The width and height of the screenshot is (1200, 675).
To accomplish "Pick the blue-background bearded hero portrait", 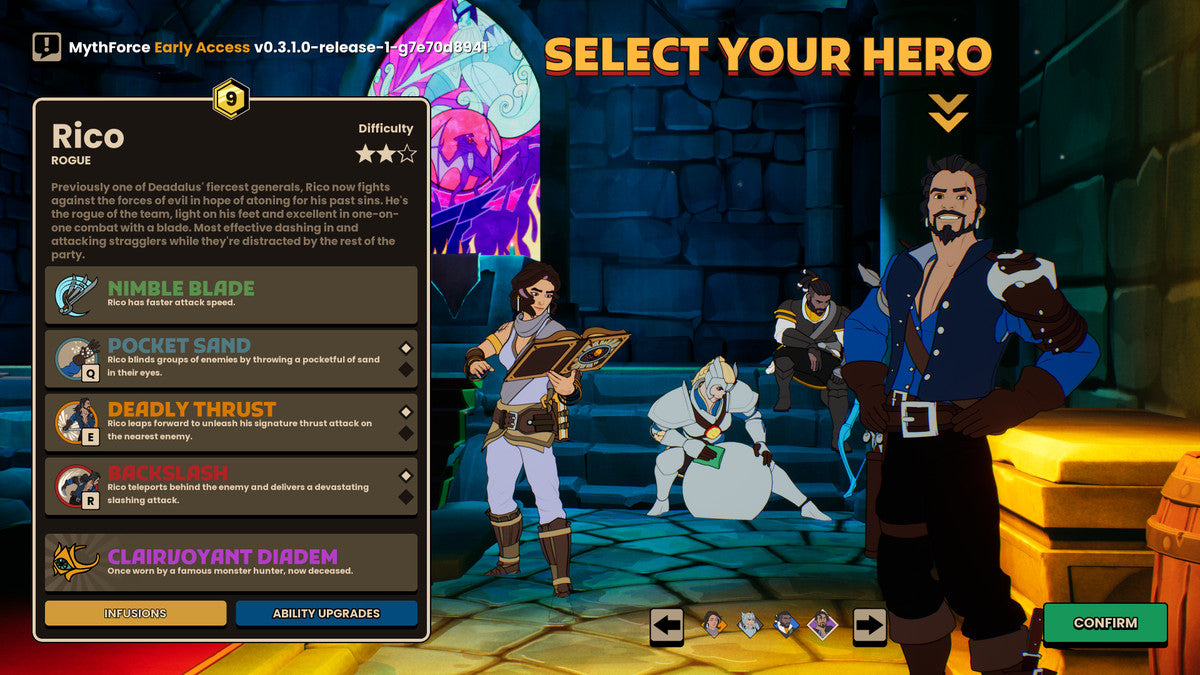I will [x=786, y=625].
